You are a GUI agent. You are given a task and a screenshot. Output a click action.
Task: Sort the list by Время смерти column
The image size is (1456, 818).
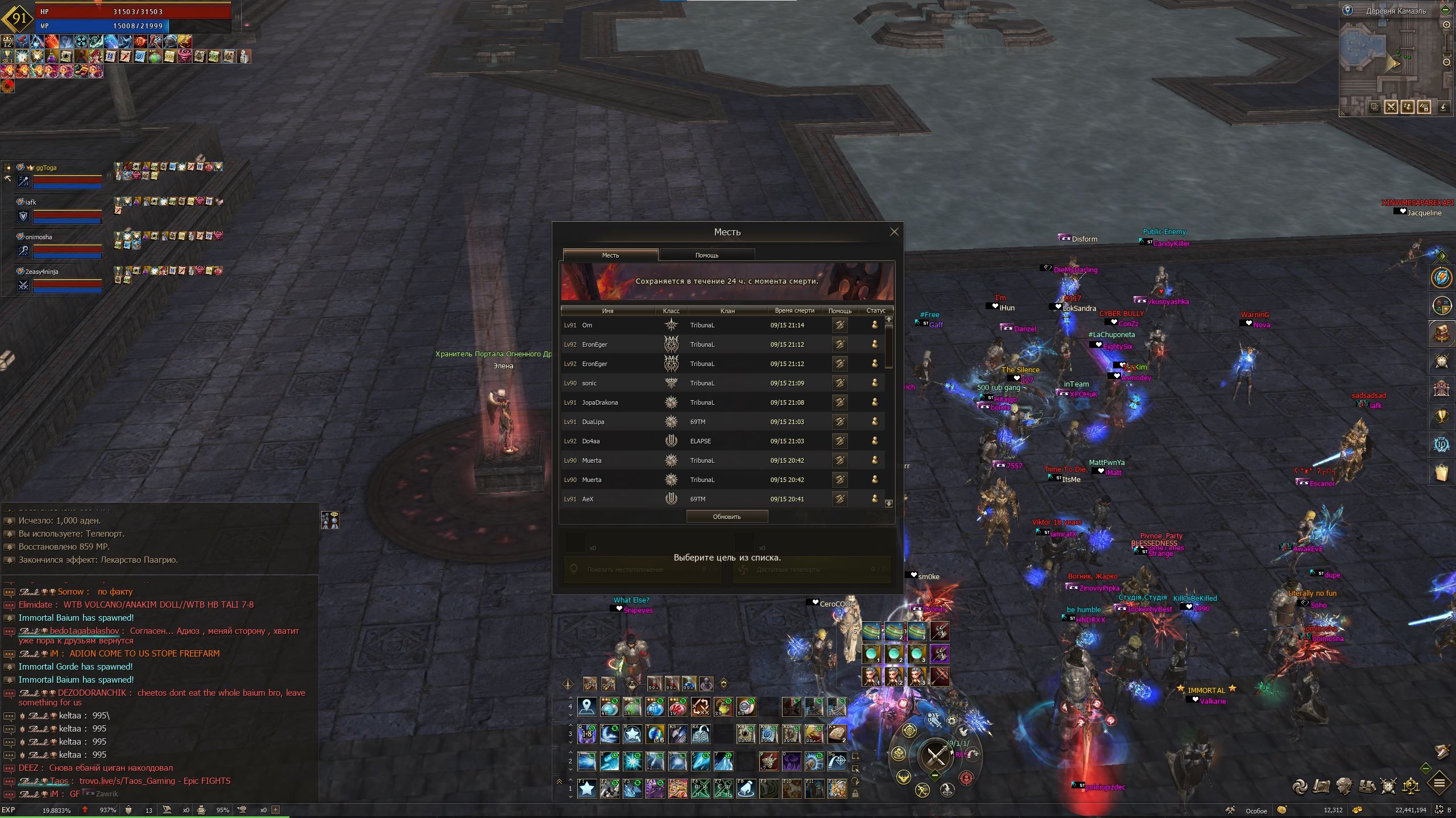pos(794,310)
